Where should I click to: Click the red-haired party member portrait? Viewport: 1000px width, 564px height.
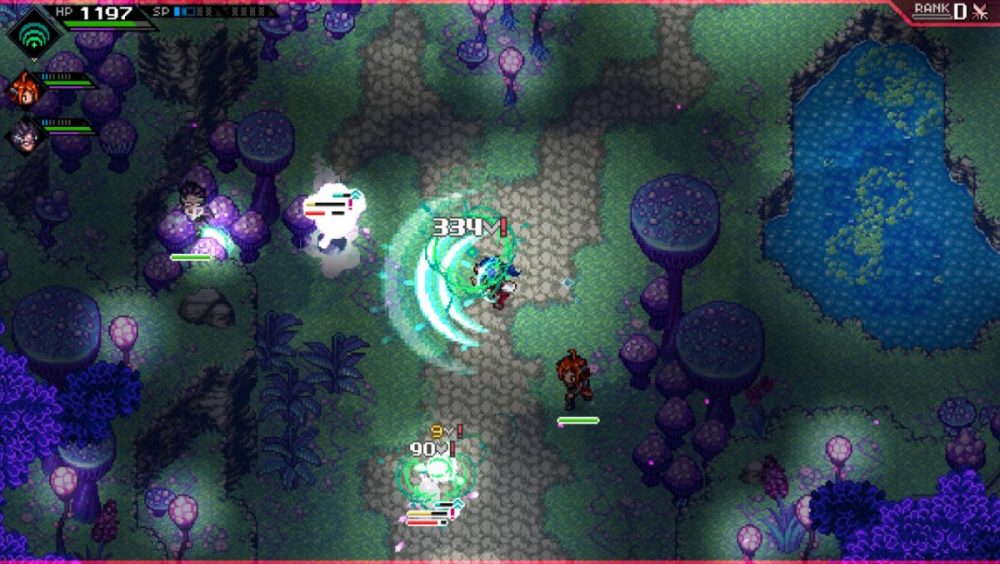tap(22, 90)
